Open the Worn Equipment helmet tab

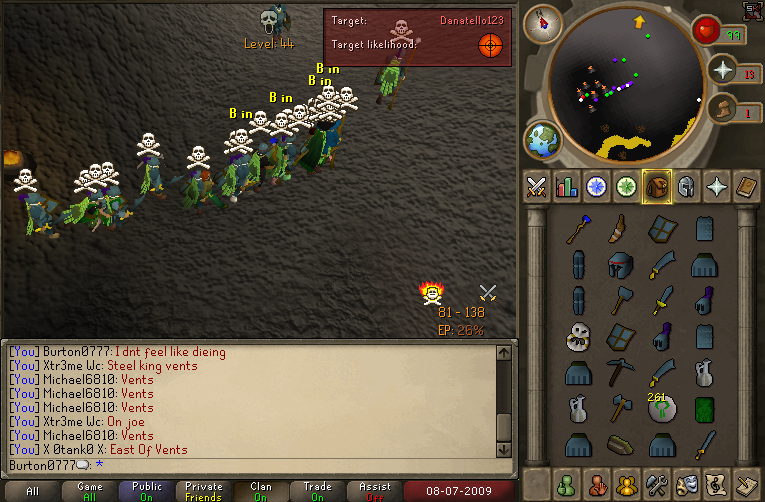pyautogui.click(x=687, y=187)
